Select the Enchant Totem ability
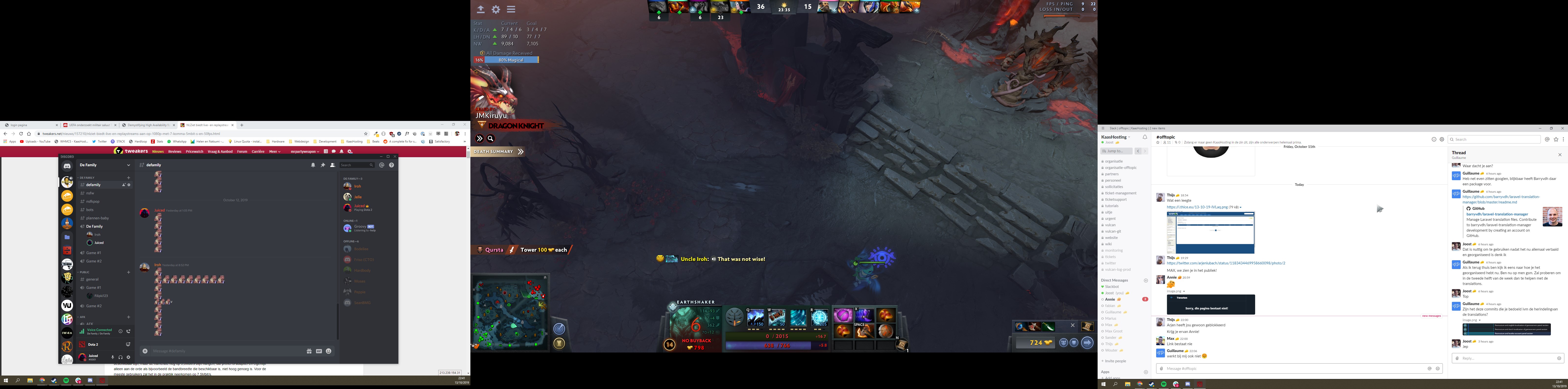The image size is (1568, 389). point(777,317)
